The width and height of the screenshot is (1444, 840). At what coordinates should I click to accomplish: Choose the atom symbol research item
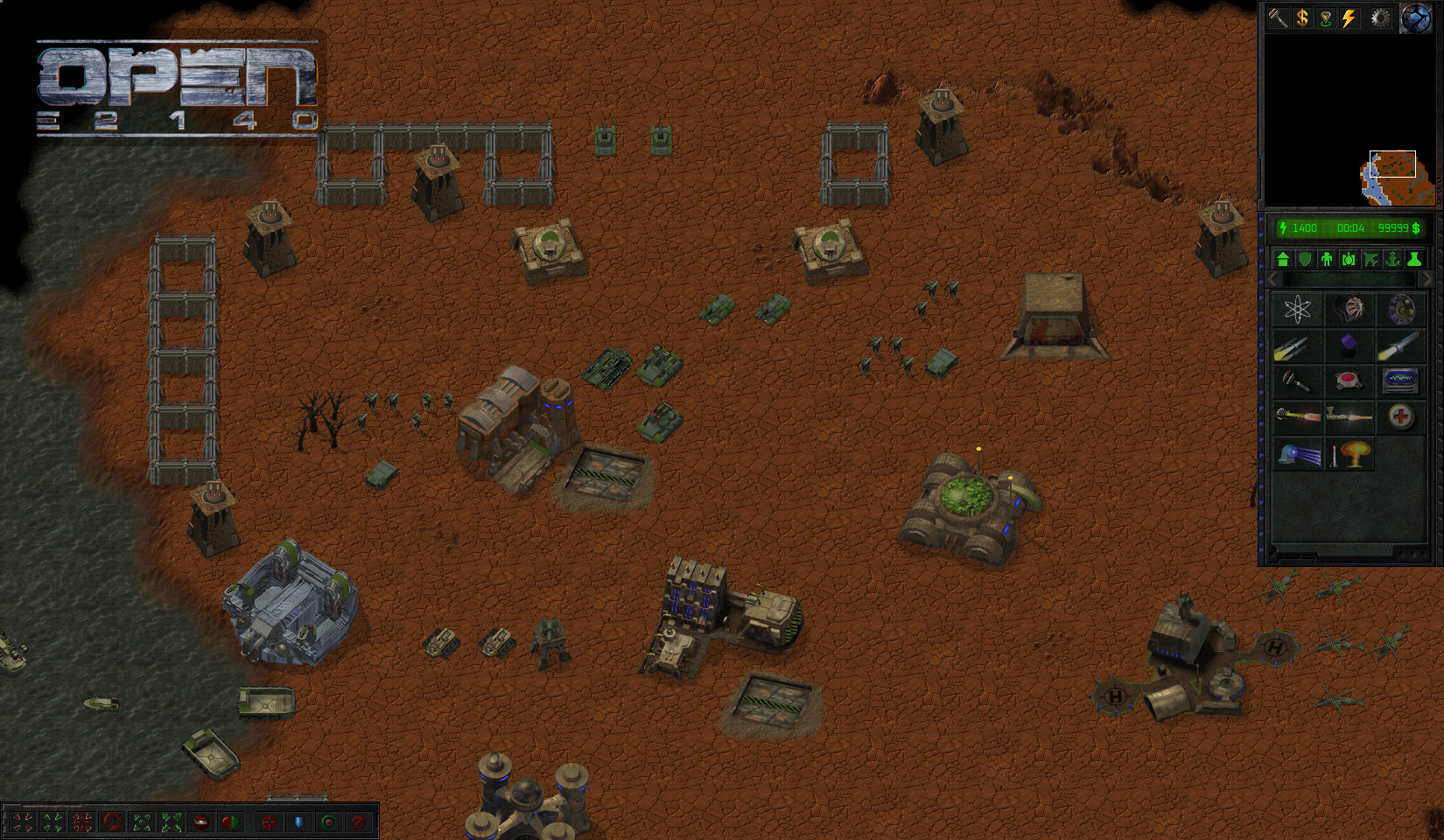click(1297, 309)
